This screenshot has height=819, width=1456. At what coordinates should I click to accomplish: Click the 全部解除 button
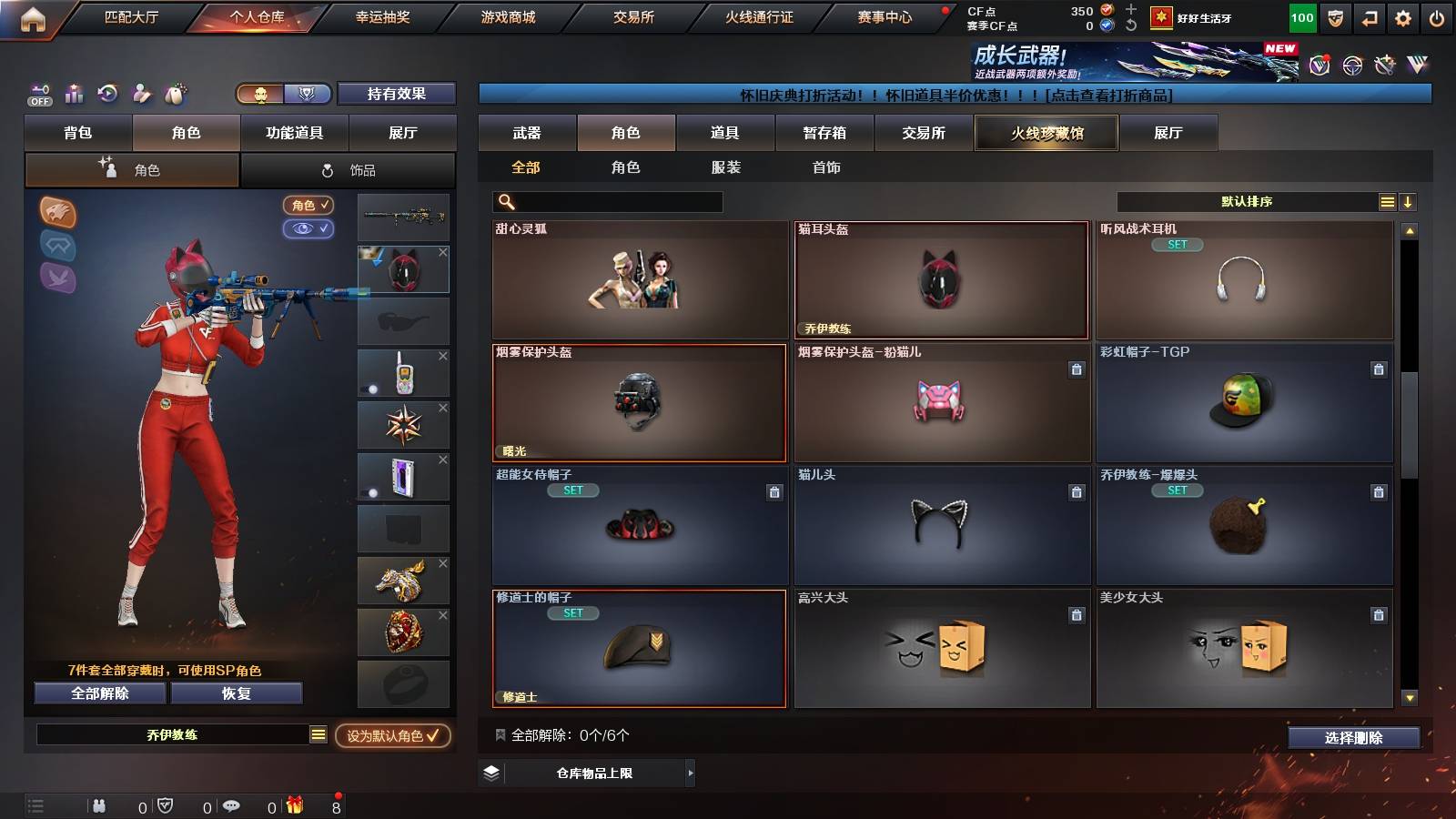coord(98,693)
